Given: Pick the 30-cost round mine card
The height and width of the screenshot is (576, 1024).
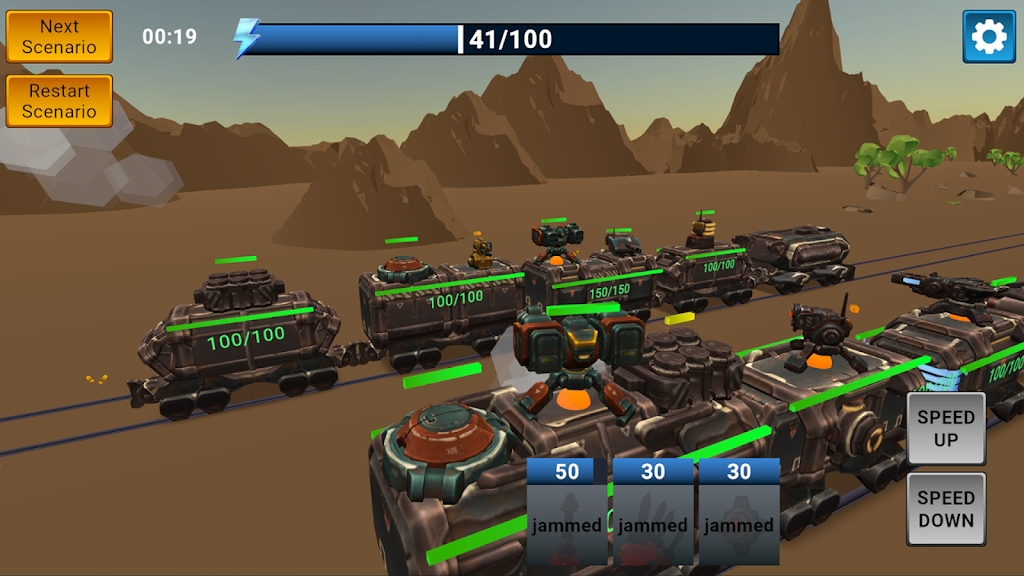Looking at the screenshot, I should (739, 512).
